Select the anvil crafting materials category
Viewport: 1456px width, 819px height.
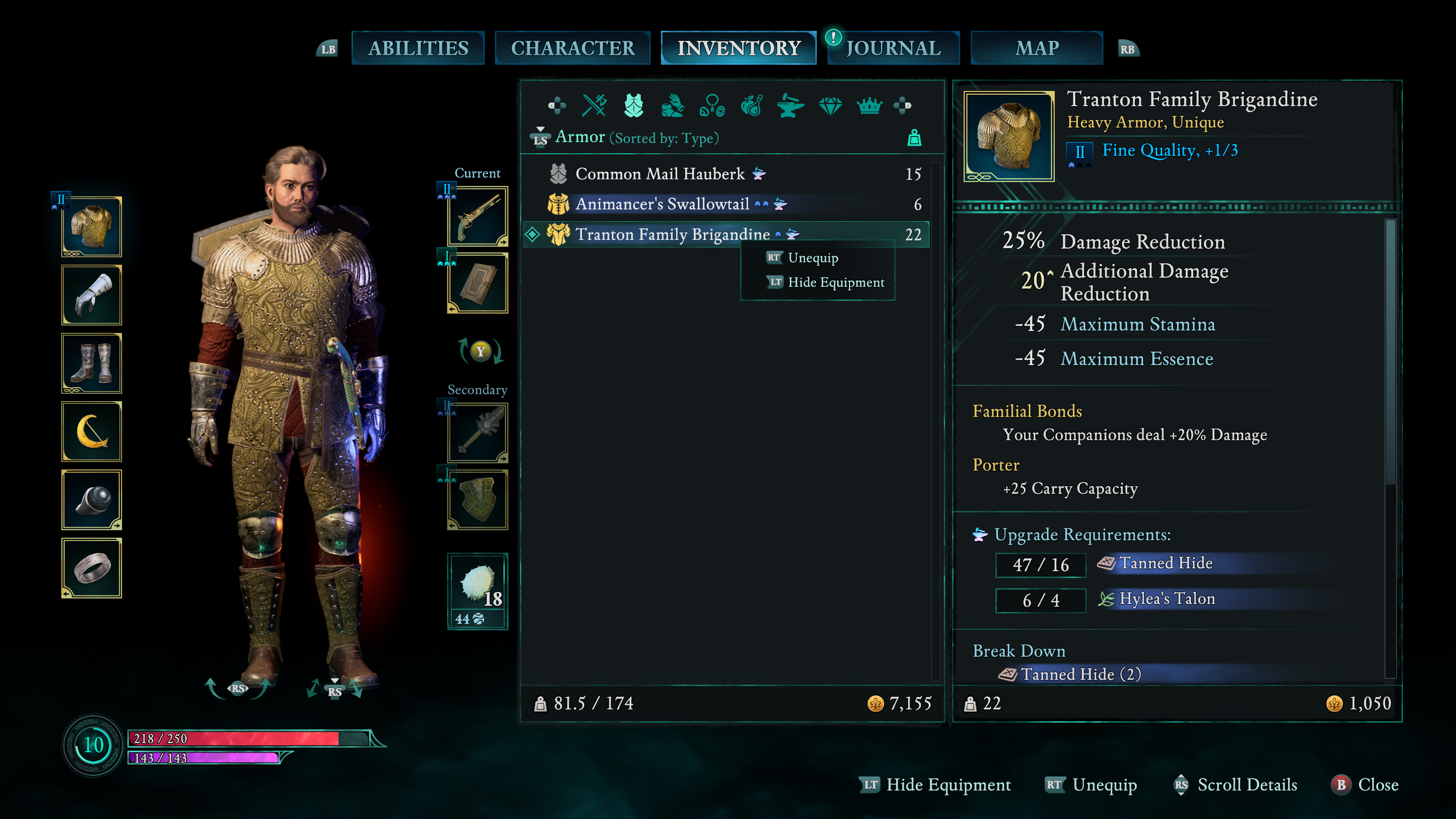click(x=790, y=106)
